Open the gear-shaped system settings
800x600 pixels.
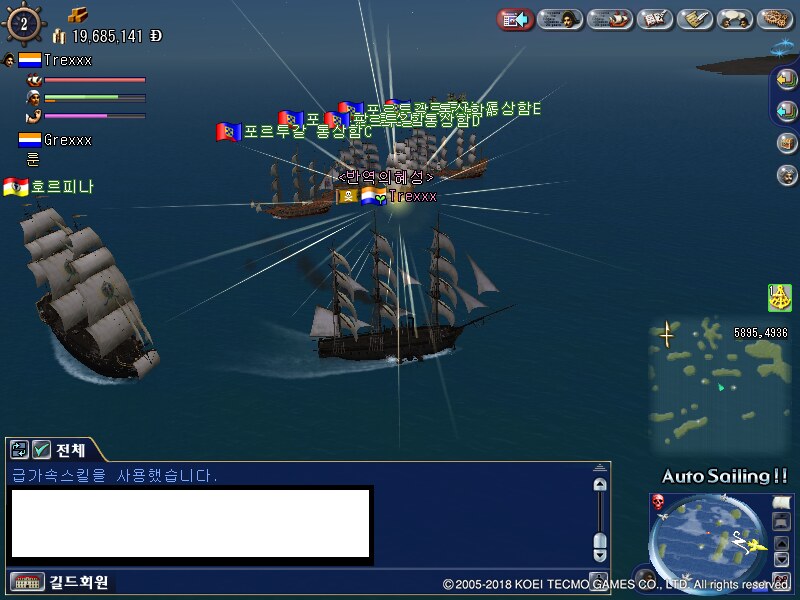pyautogui.click(x=775, y=19)
